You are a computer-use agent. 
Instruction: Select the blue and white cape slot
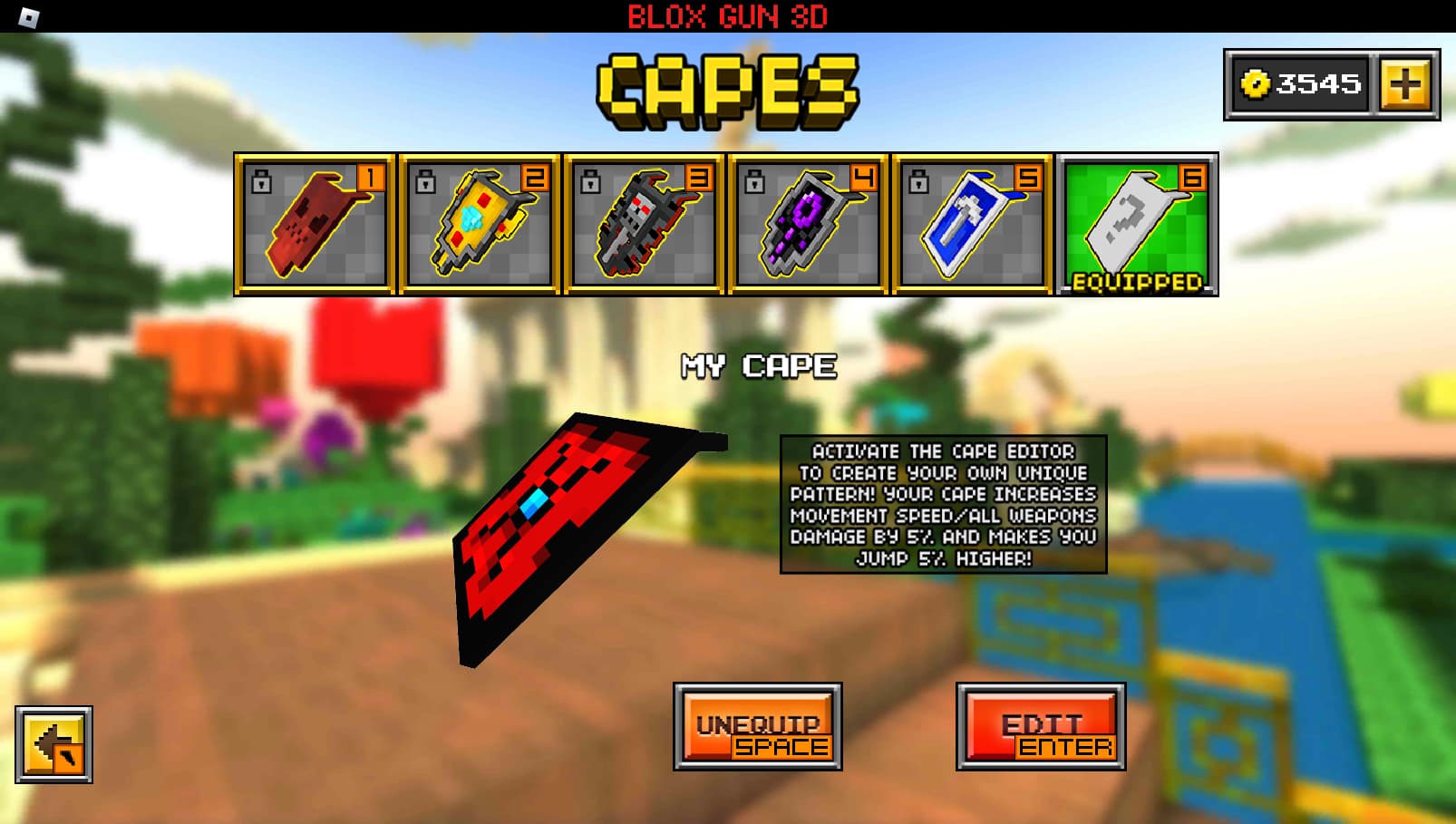tap(972, 224)
